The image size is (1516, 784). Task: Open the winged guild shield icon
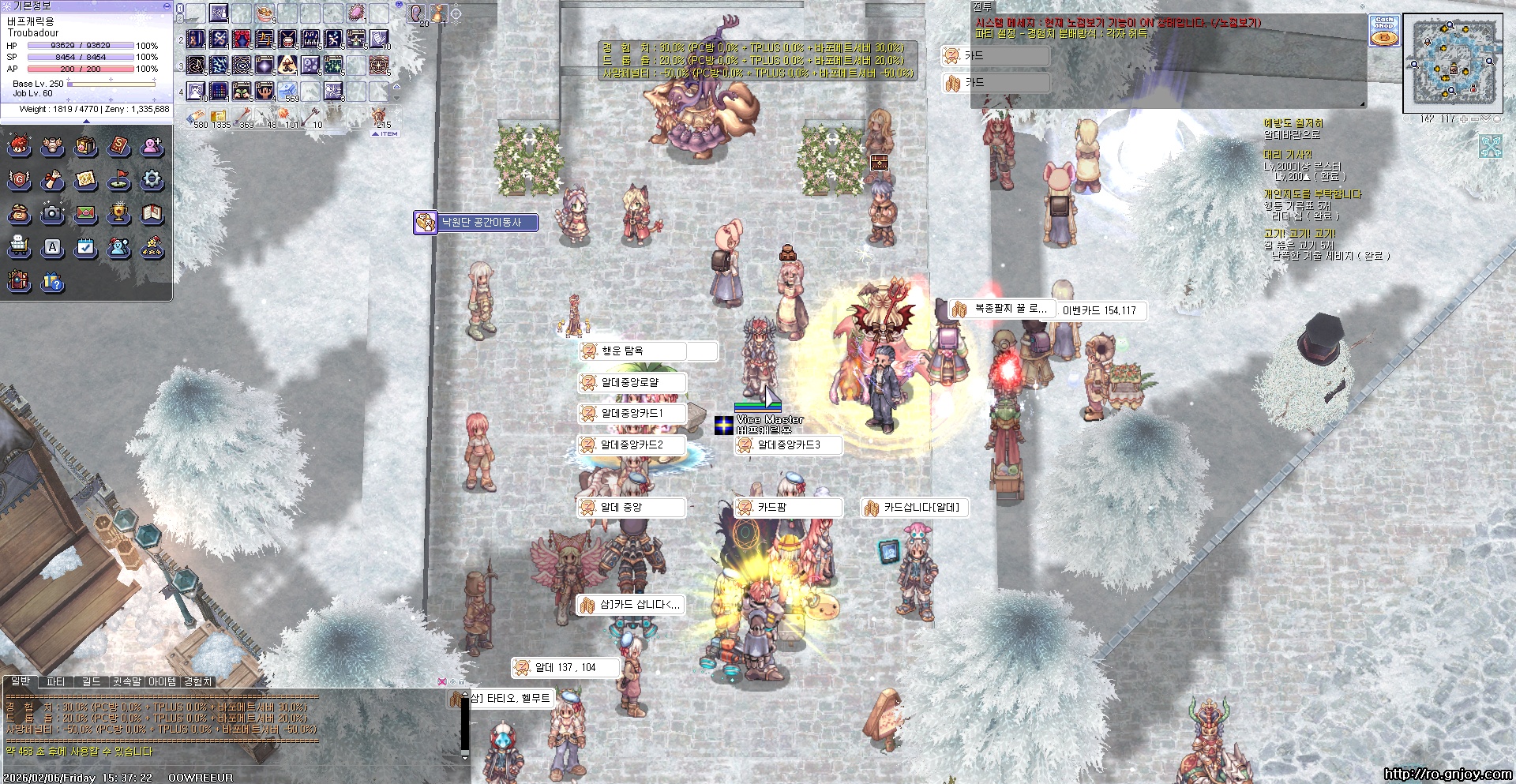[x=19, y=180]
